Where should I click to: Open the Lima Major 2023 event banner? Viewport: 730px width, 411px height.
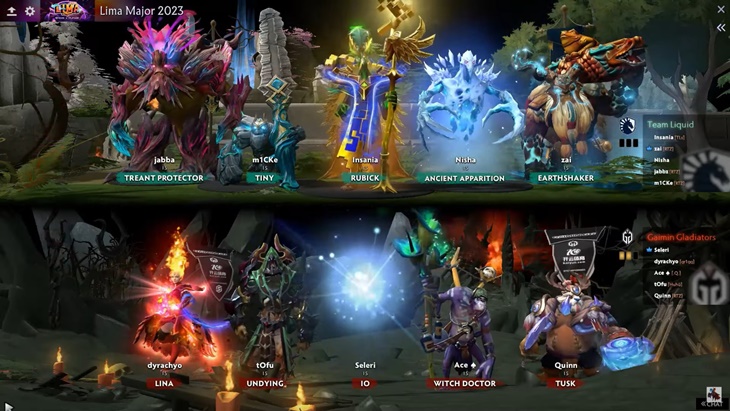click(66, 11)
